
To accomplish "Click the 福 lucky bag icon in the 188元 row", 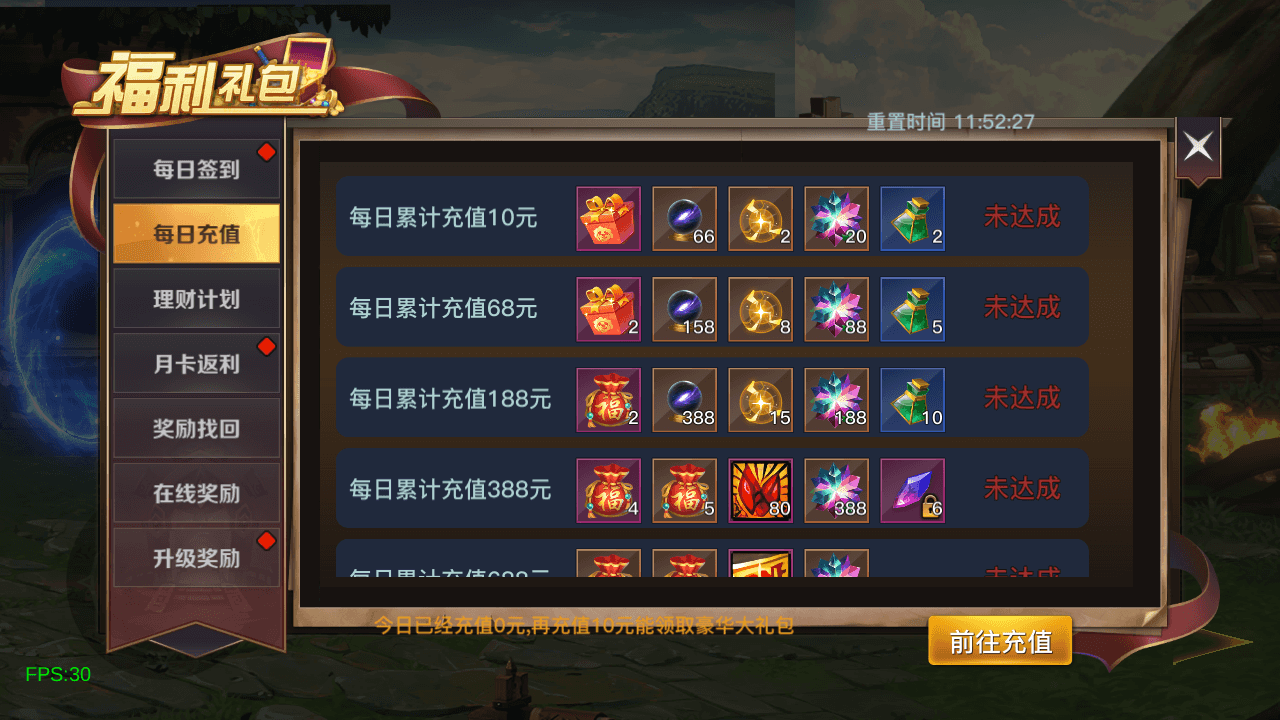I will pyautogui.click(x=608, y=398).
